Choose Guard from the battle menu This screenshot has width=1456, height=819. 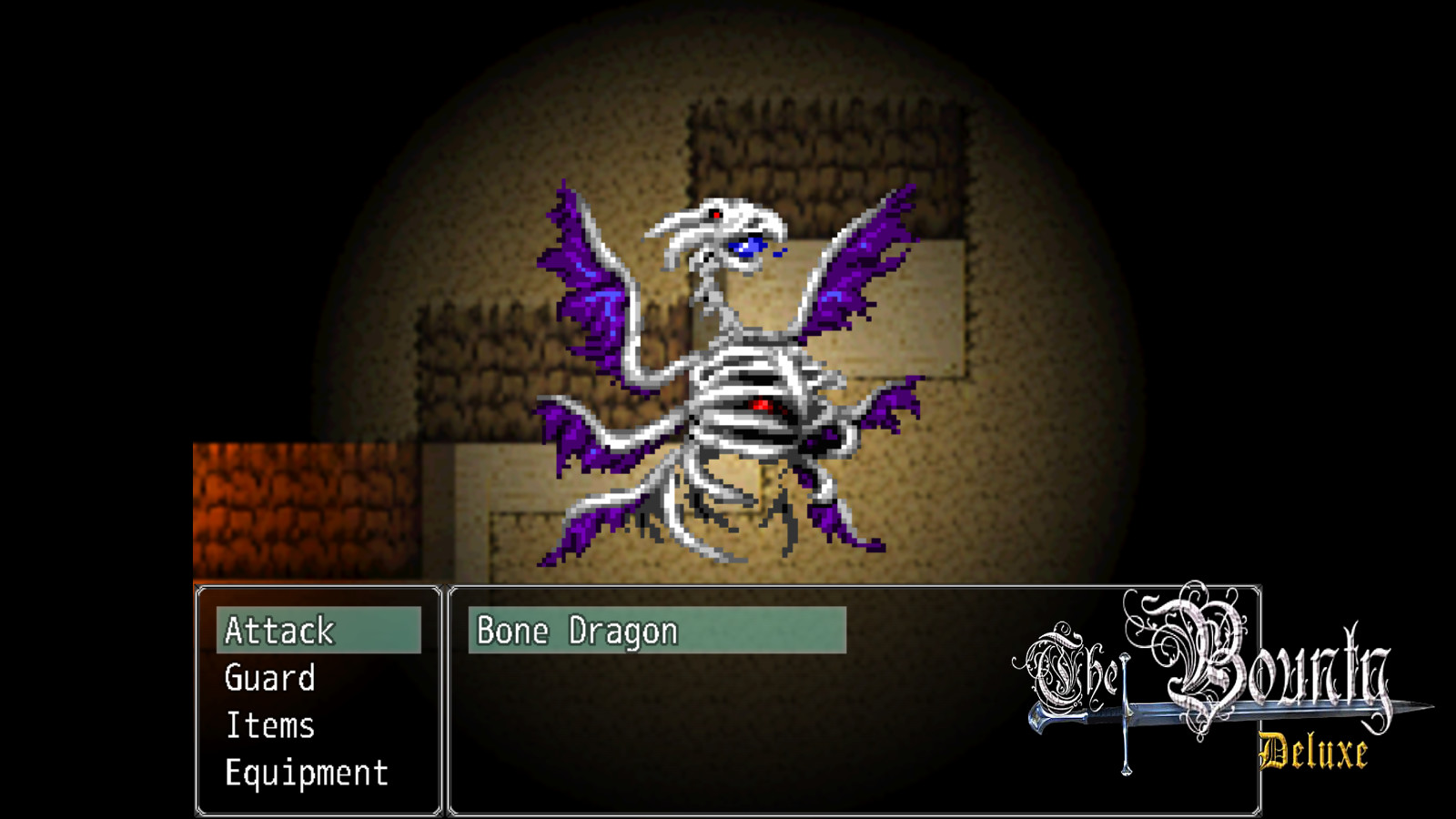[270, 679]
